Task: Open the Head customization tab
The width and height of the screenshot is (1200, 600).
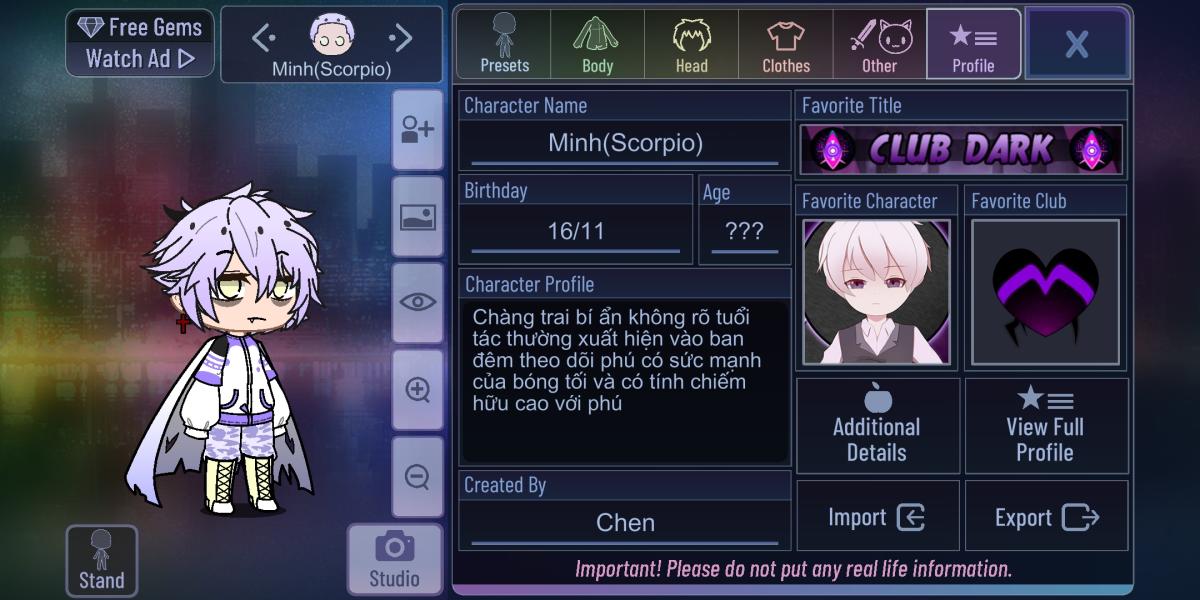Action: [x=691, y=44]
